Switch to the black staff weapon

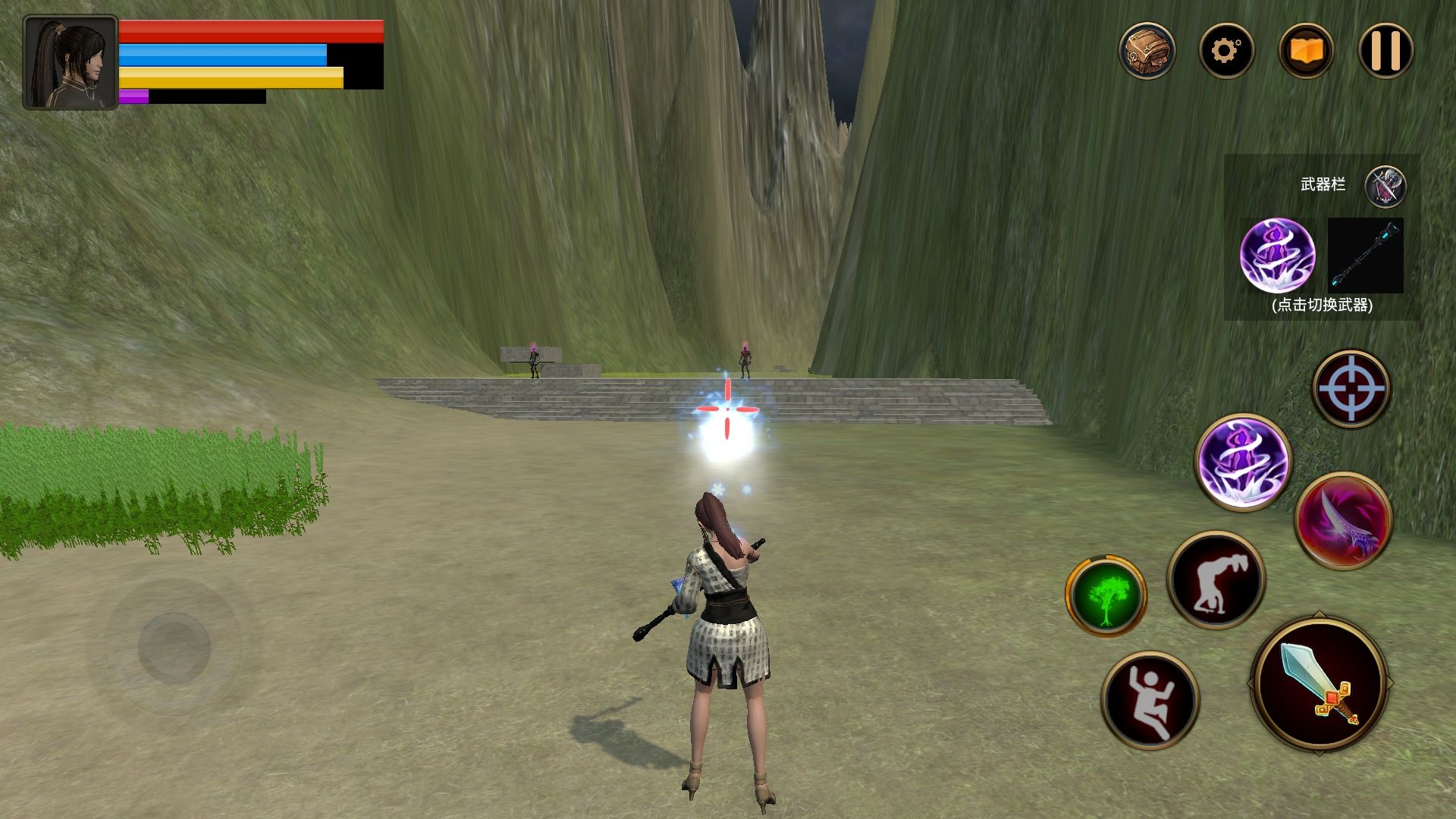pyautogui.click(x=1365, y=255)
